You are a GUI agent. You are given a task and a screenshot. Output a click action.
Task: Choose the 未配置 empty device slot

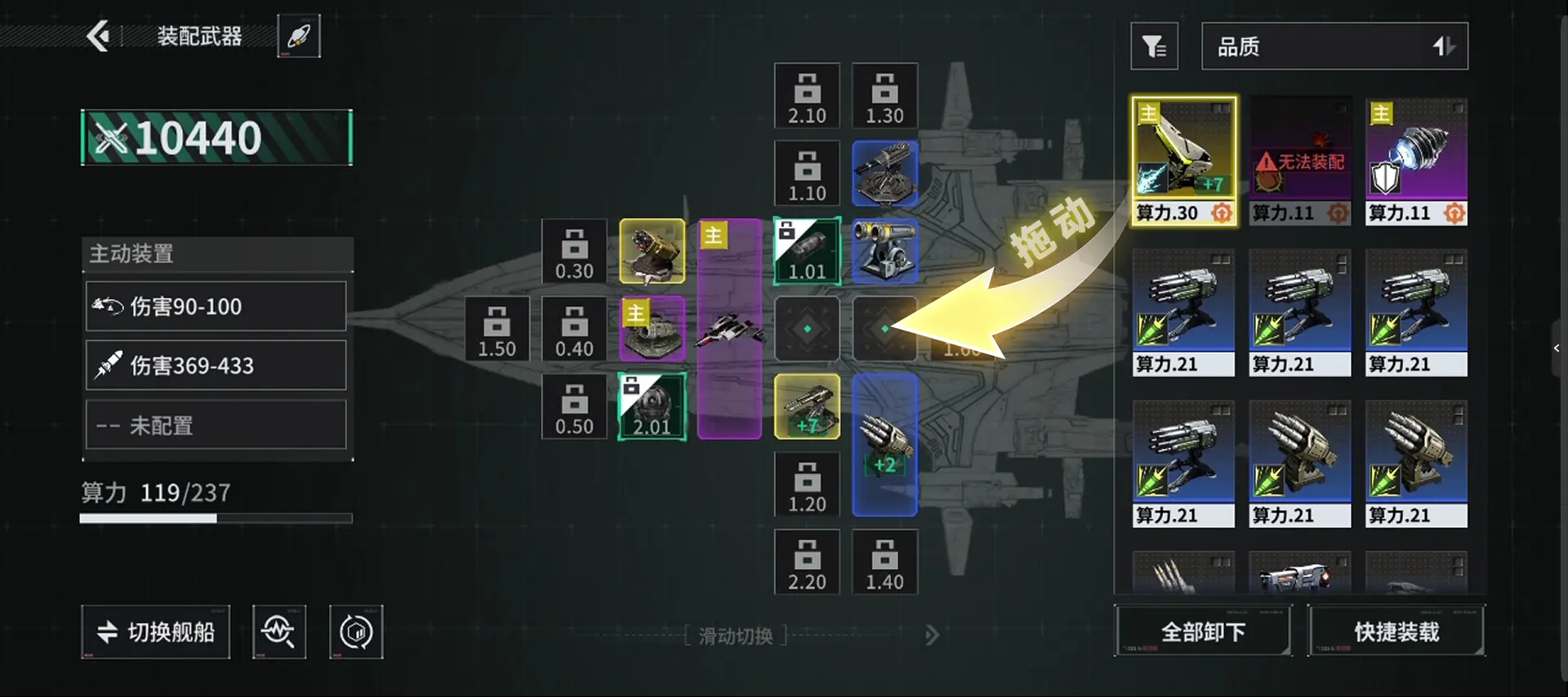point(216,424)
